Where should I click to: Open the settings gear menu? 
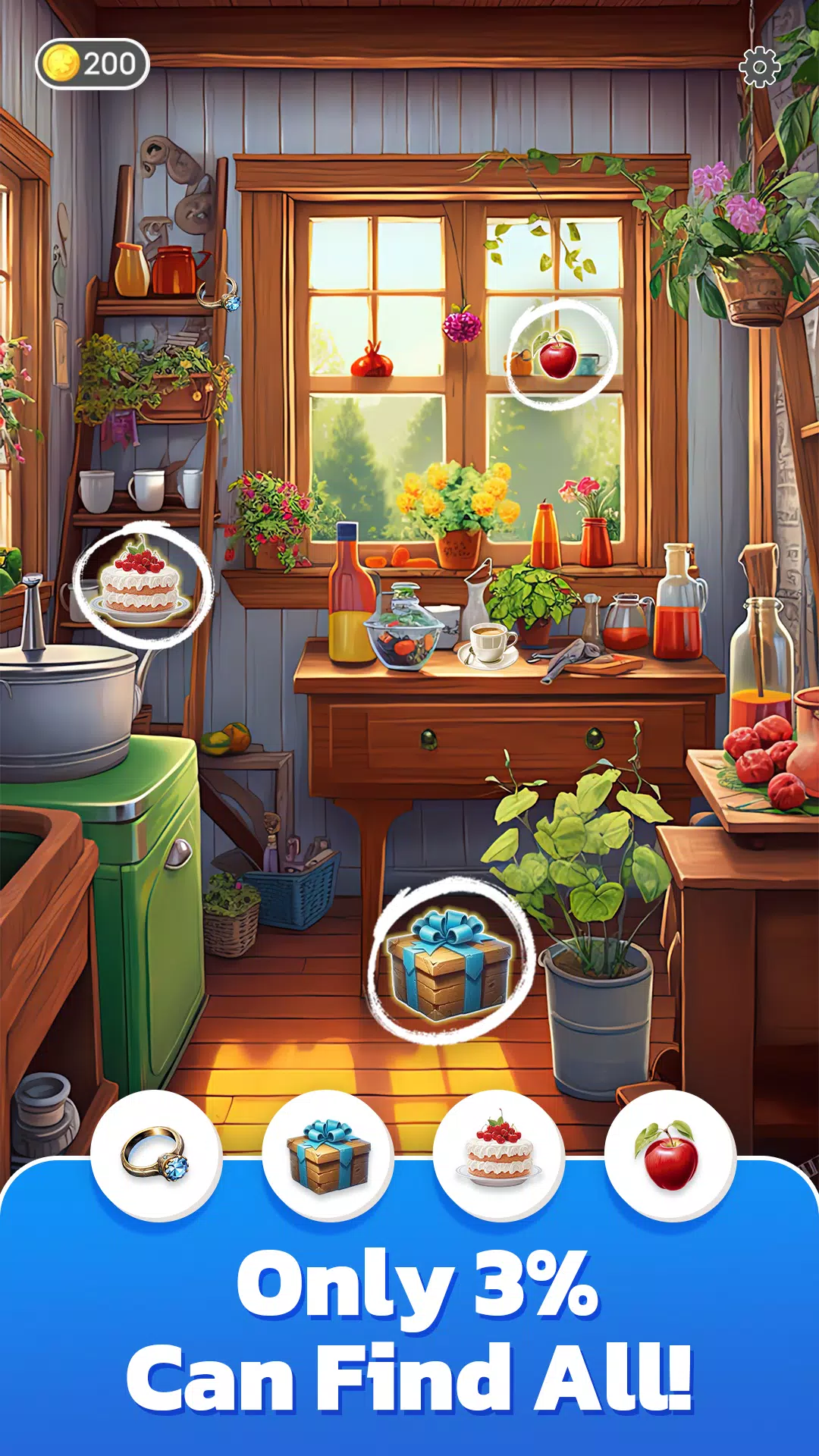click(x=759, y=67)
